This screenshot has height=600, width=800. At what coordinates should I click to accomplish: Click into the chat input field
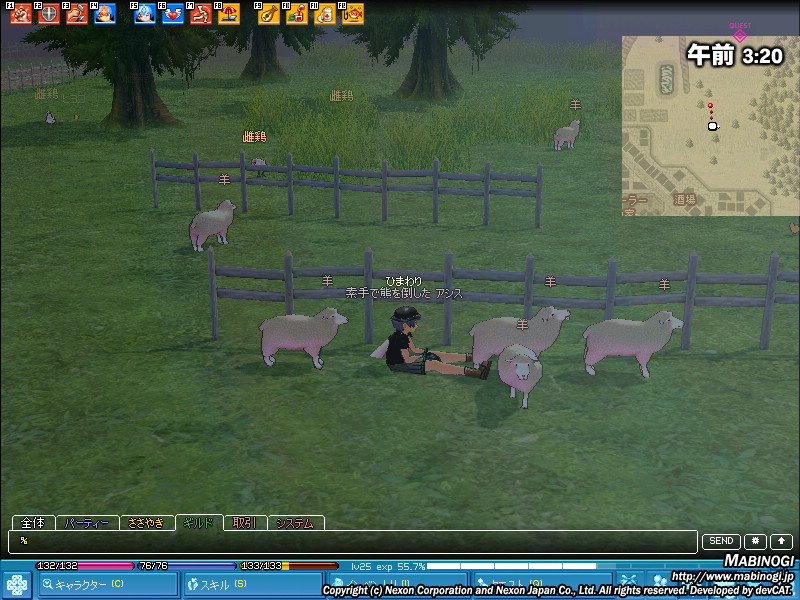[x=350, y=541]
